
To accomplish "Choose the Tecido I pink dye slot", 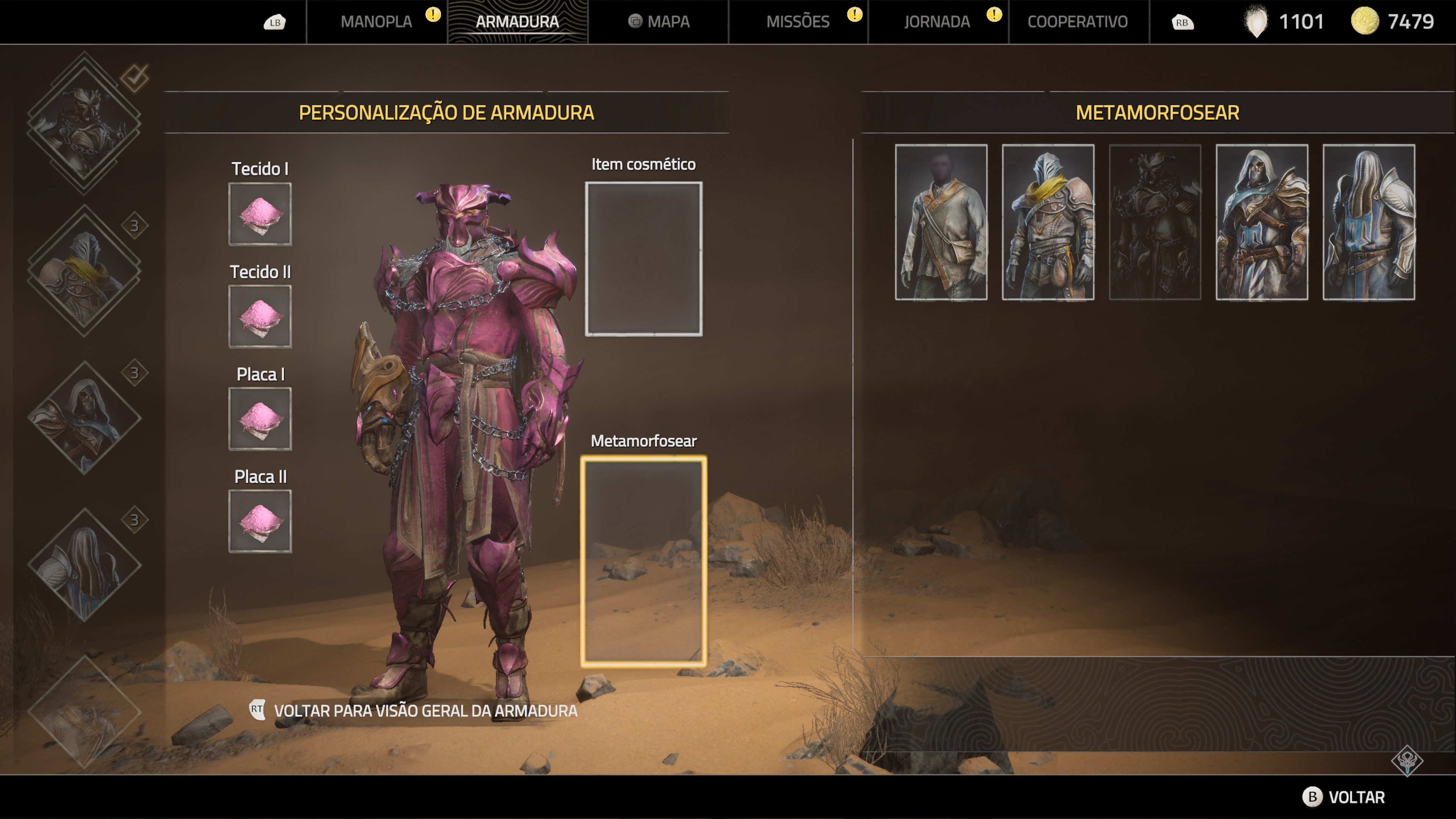I will (260, 213).
